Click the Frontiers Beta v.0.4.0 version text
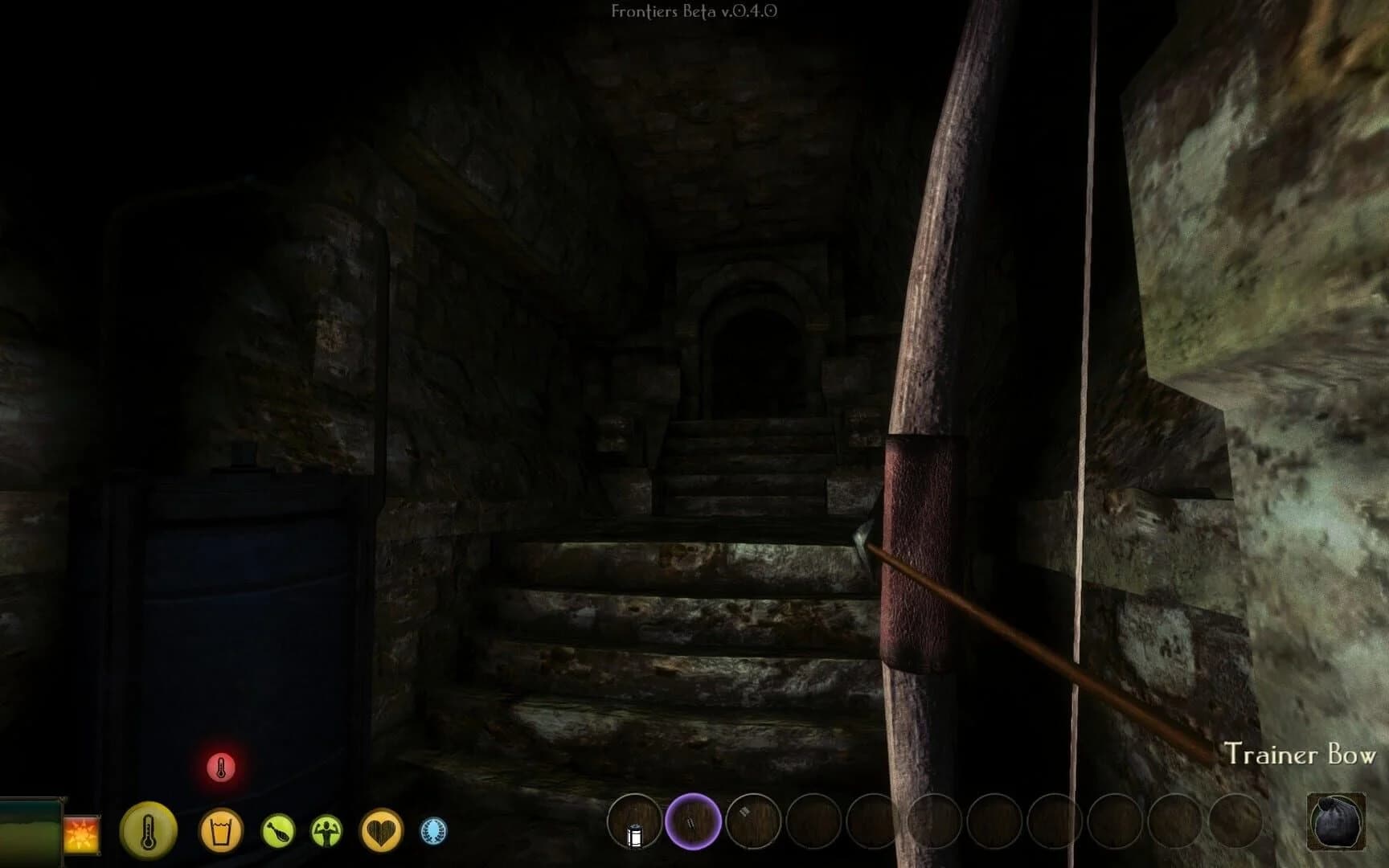Screen dimensions: 1389x868 click(693, 12)
